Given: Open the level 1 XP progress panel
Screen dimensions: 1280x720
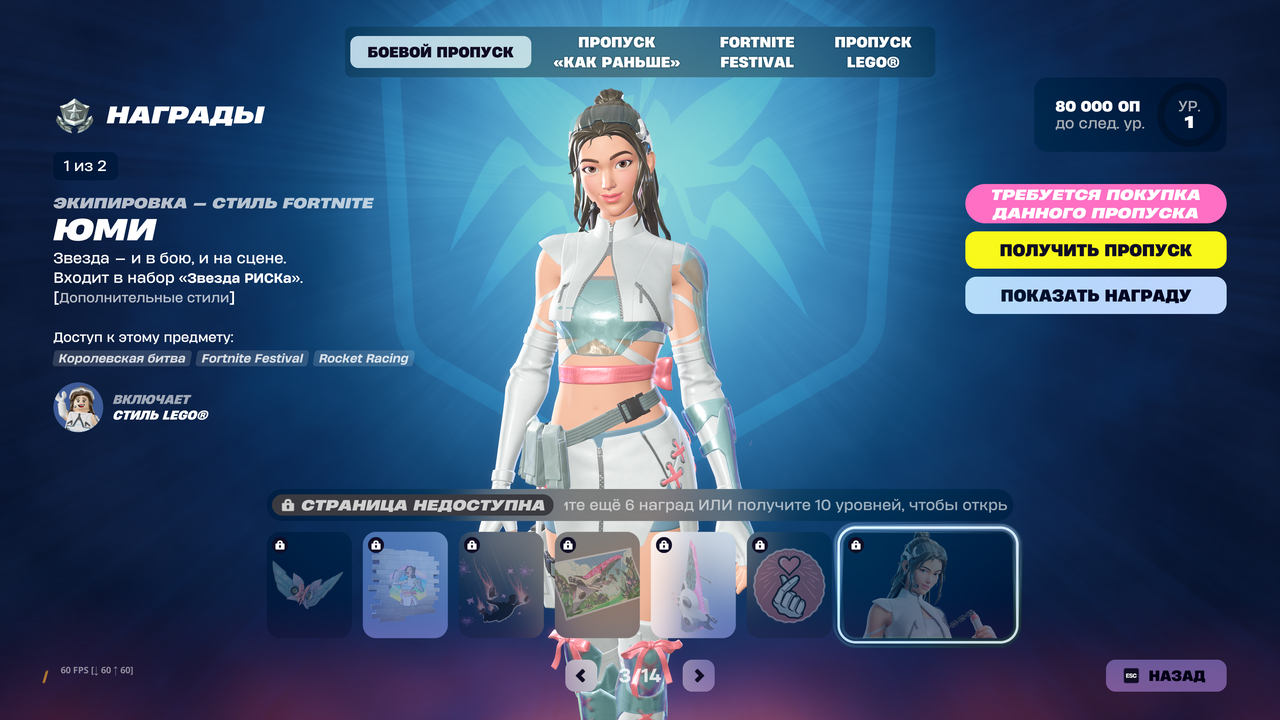Looking at the screenshot, I should (x=1129, y=115).
